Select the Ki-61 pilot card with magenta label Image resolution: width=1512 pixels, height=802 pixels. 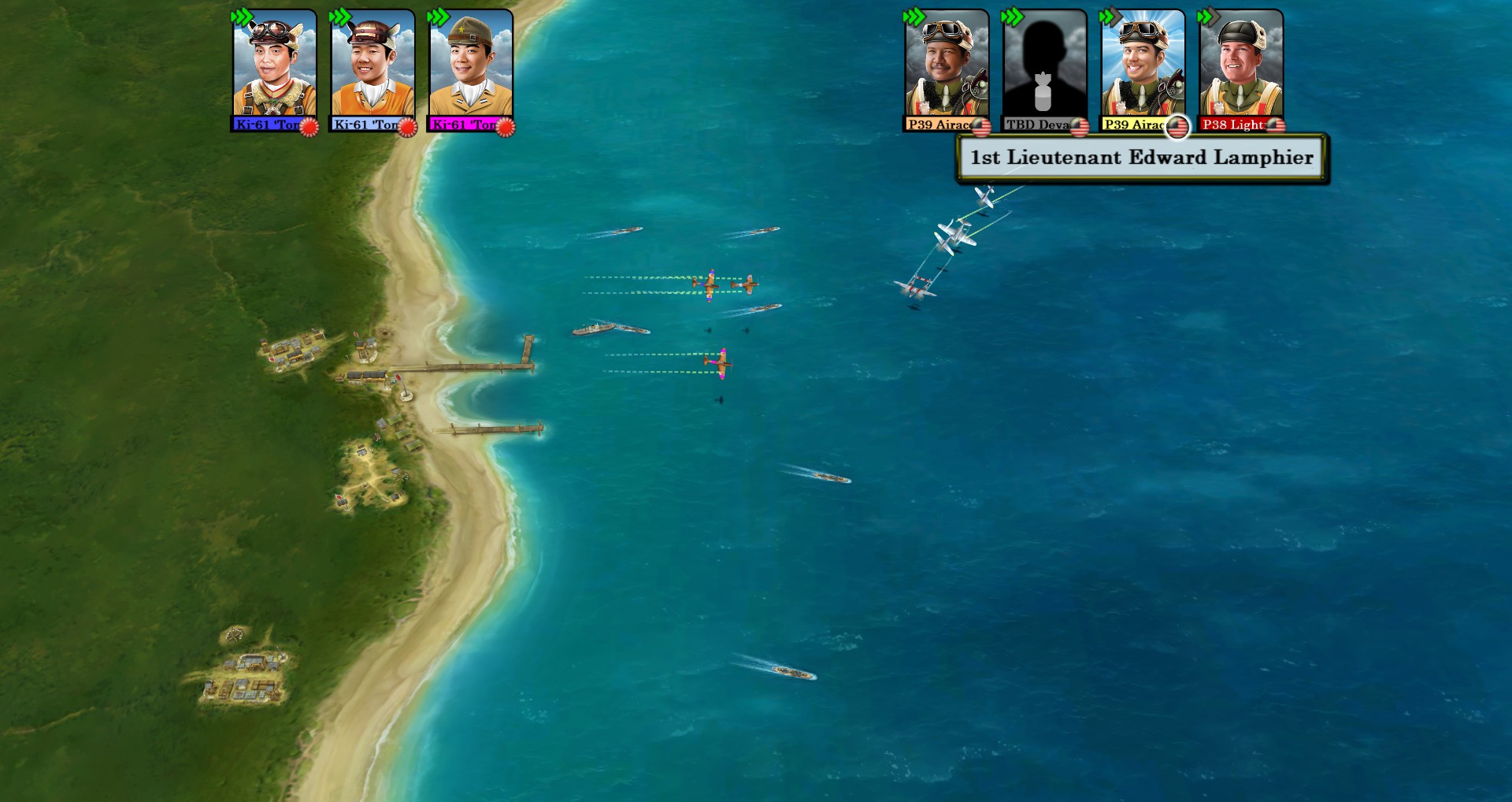(x=470, y=69)
